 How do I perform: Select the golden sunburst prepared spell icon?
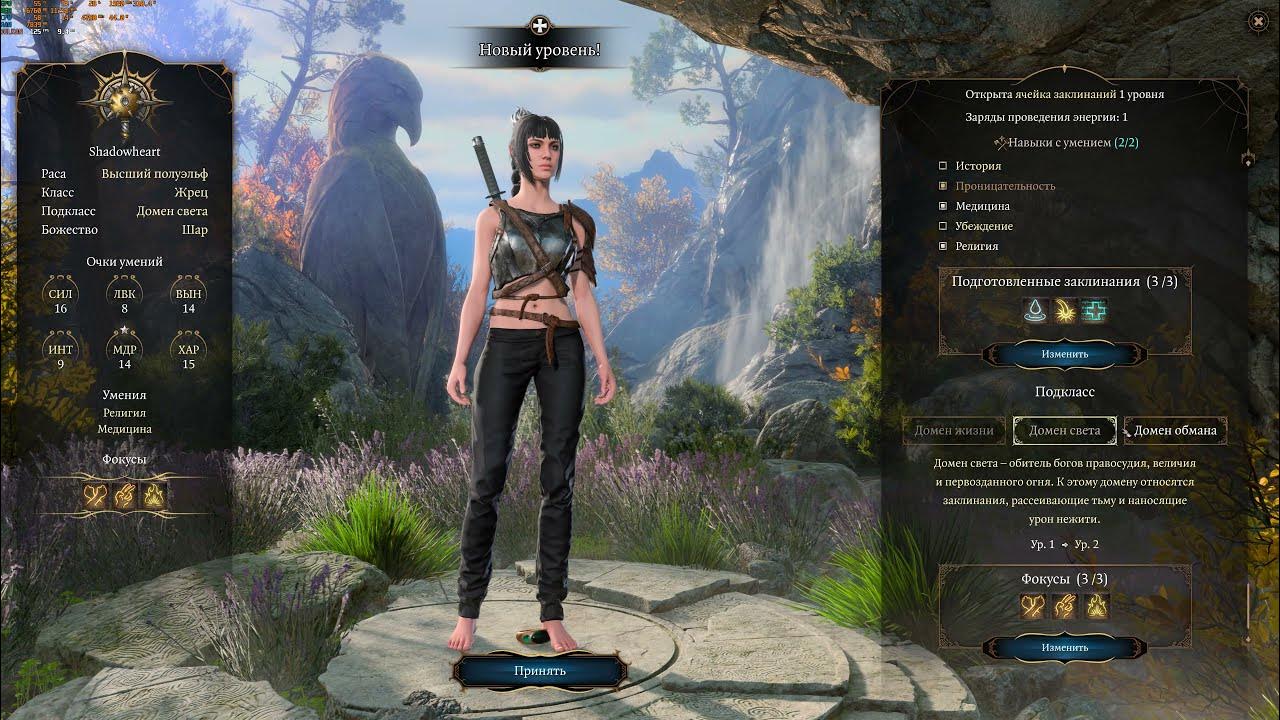click(1065, 310)
